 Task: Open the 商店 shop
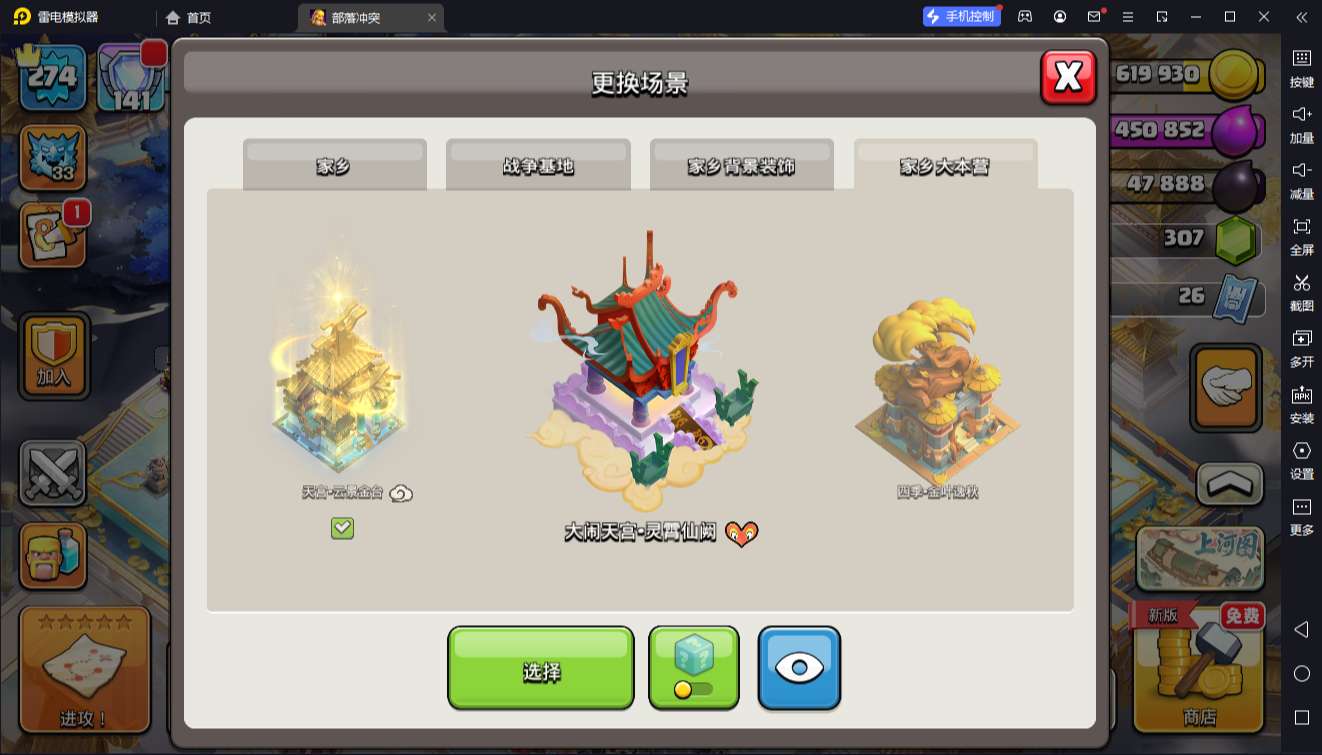click(x=1198, y=670)
